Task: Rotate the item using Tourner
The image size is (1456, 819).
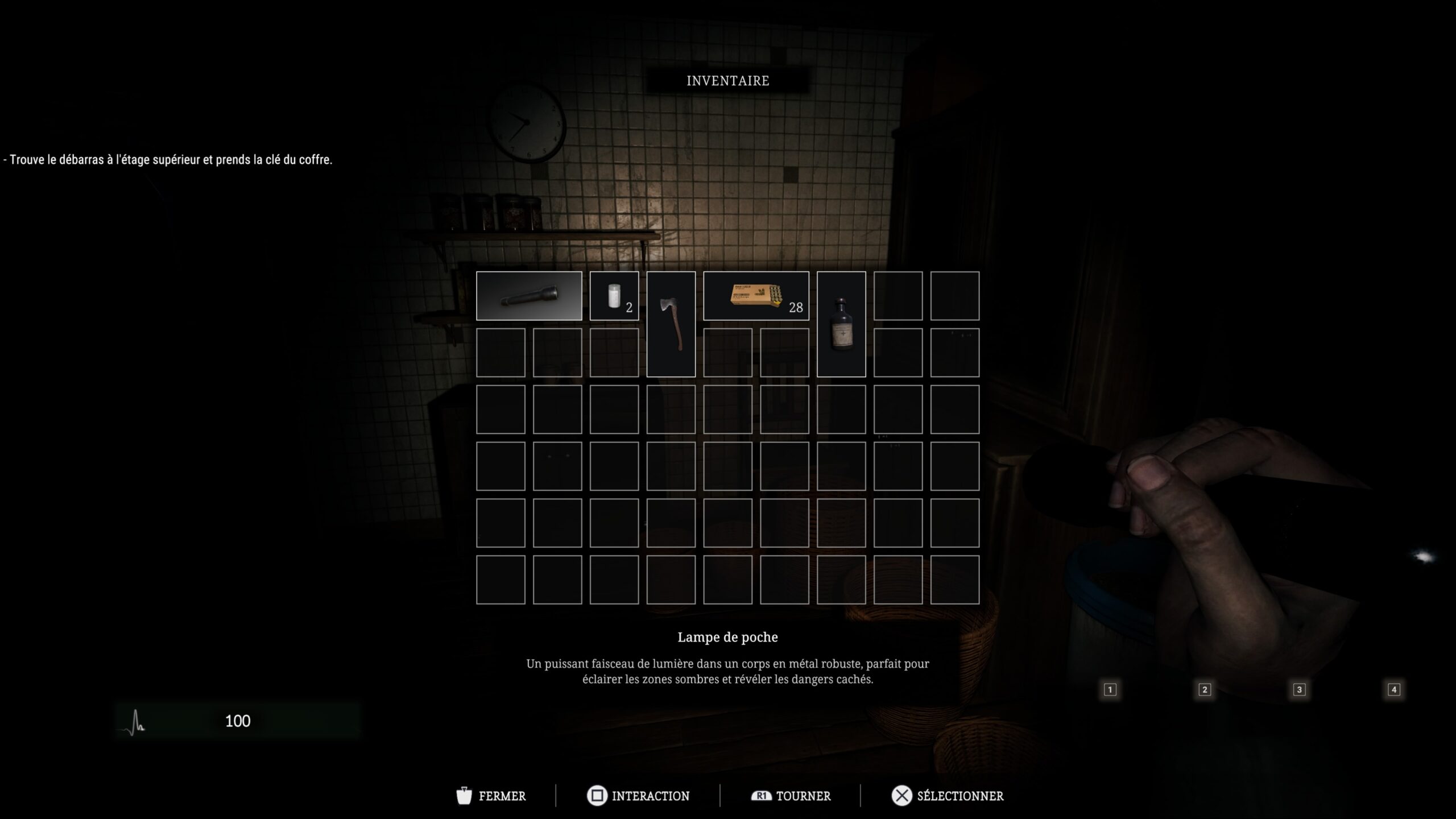Action: tap(791, 796)
